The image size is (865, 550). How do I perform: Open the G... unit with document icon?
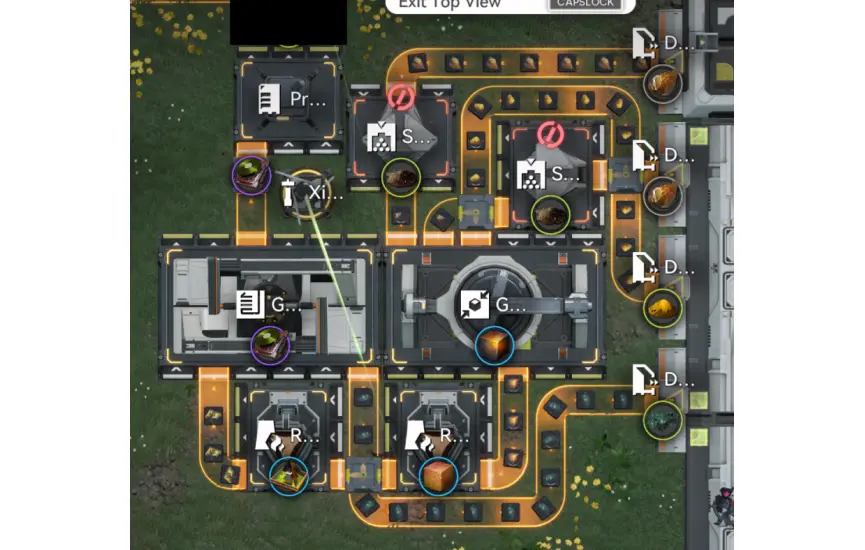tap(270, 304)
